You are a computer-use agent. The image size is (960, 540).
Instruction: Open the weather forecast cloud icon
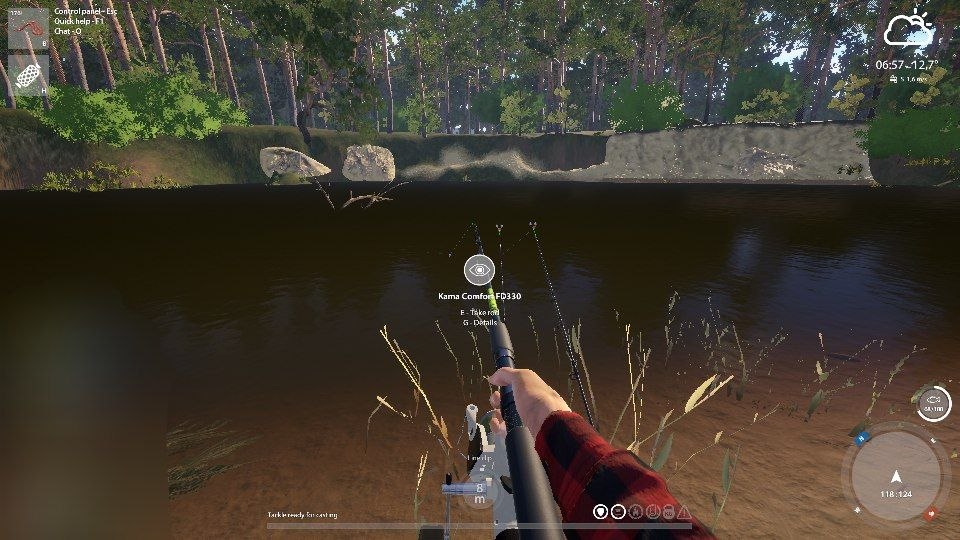coord(907,32)
